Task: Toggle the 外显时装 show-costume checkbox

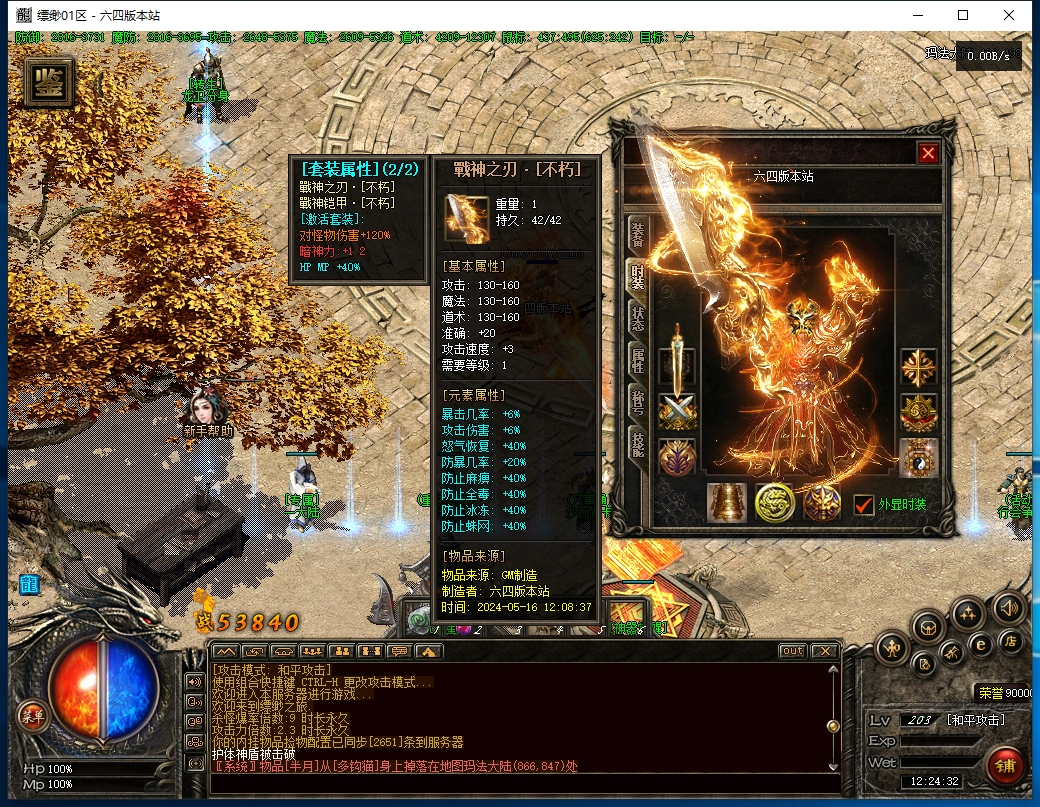Action: click(864, 505)
